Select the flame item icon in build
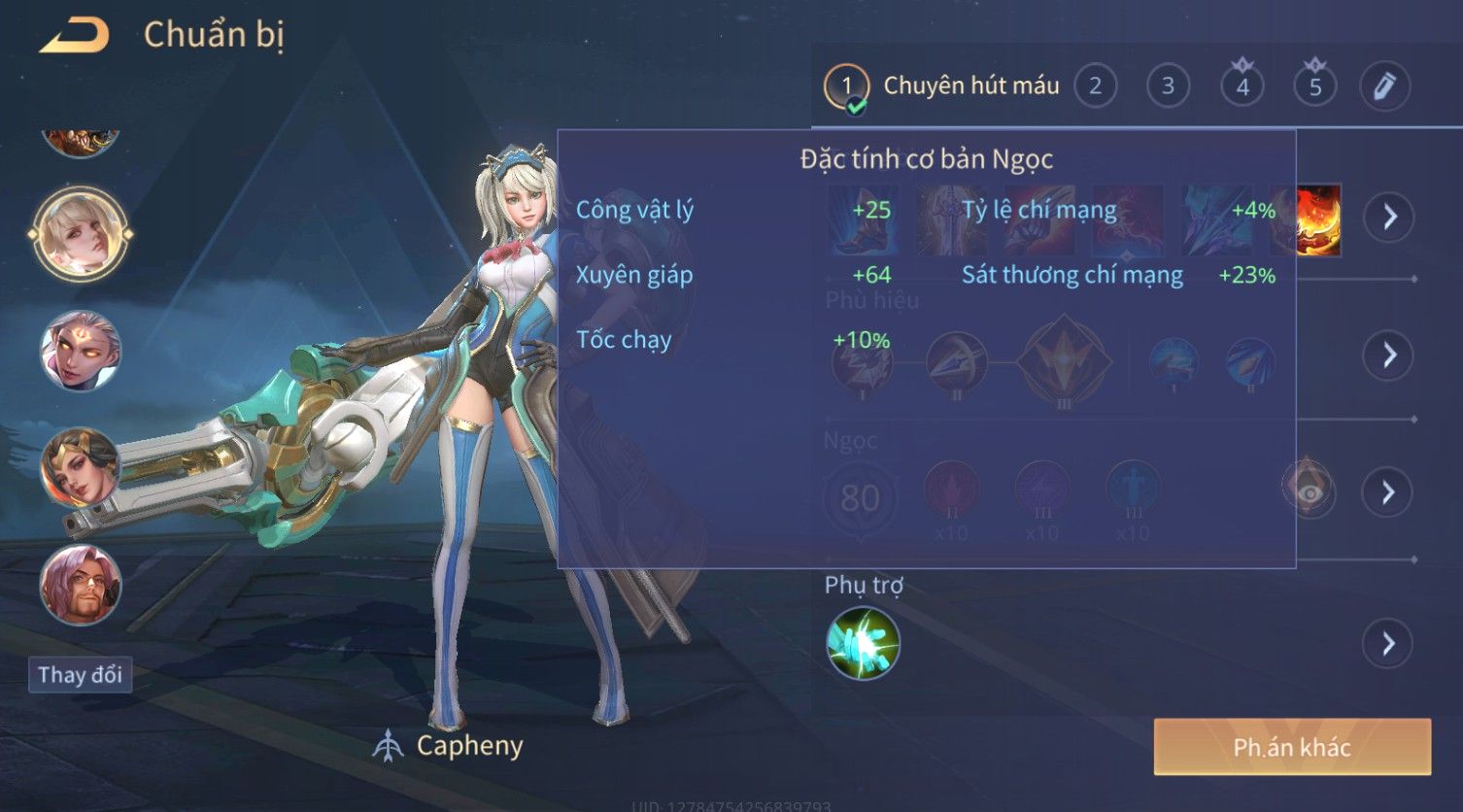 pyautogui.click(x=1318, y=221)
